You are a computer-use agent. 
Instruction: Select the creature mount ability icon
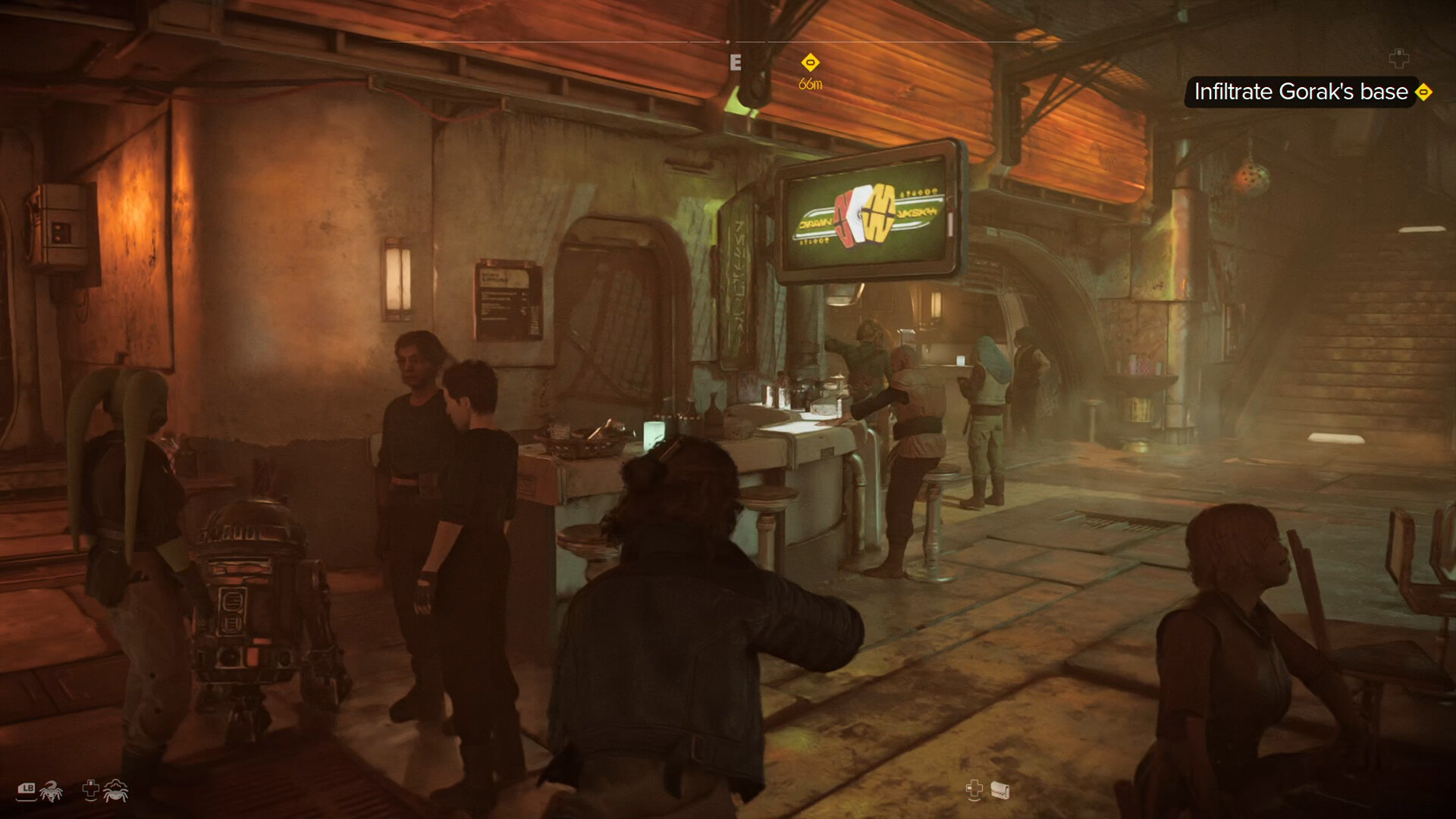(50, 790)
